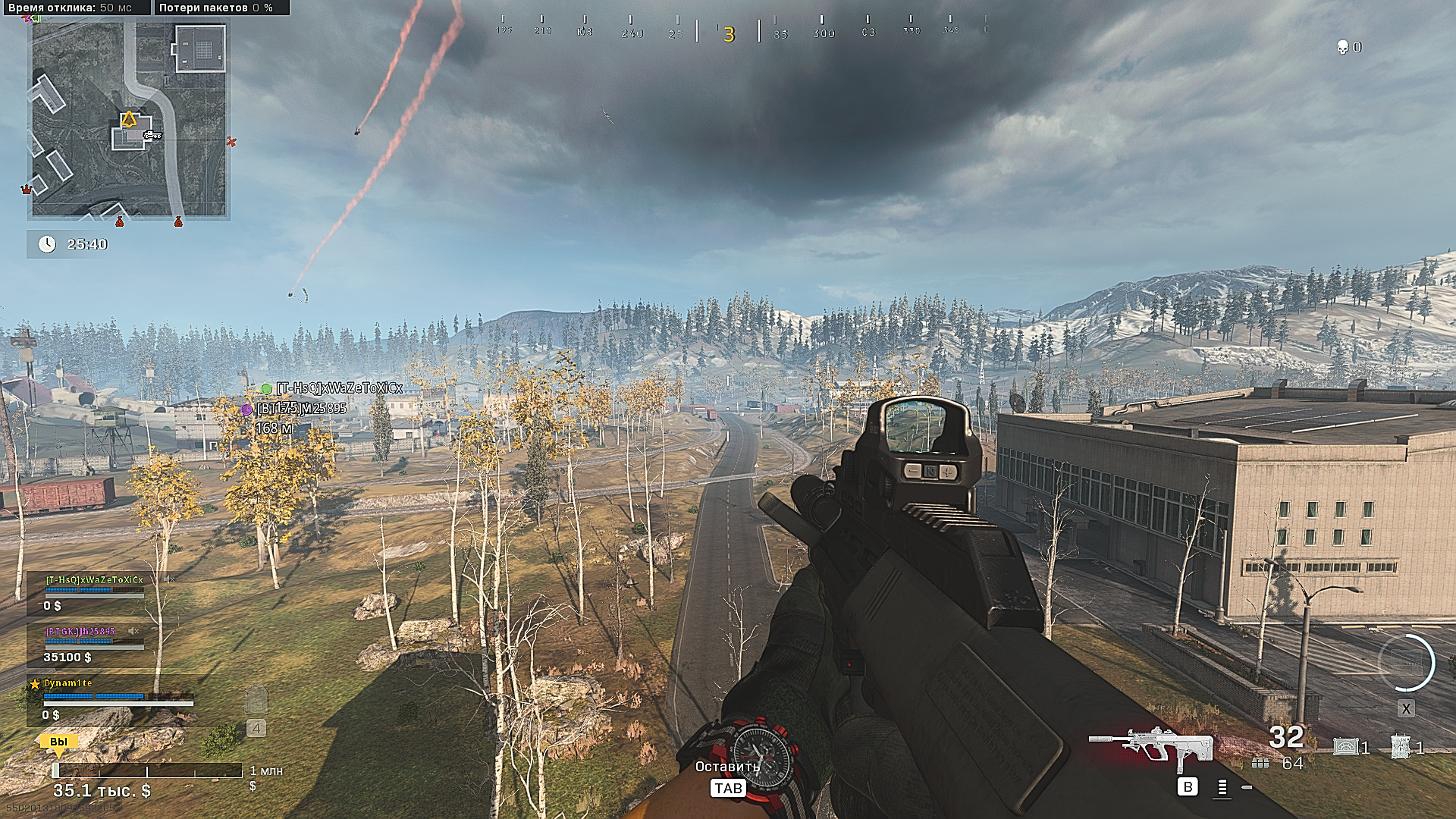1456x819 pixels.
Task: Click the white vehicle icon on minimap
Action: click(152, 135)
